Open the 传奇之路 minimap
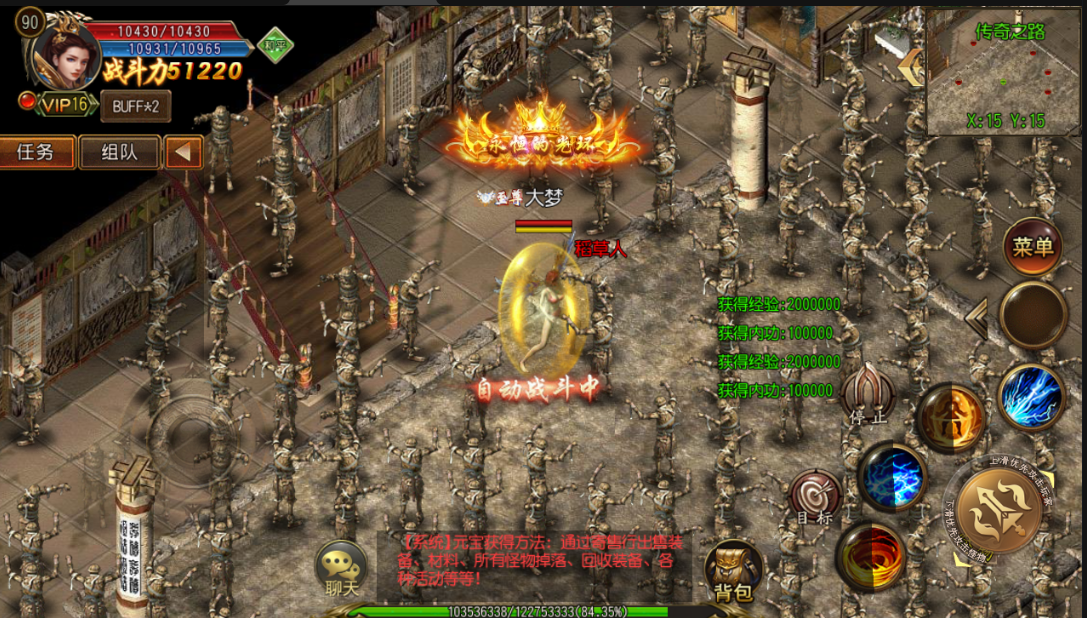 click(x=1005, y=72)
